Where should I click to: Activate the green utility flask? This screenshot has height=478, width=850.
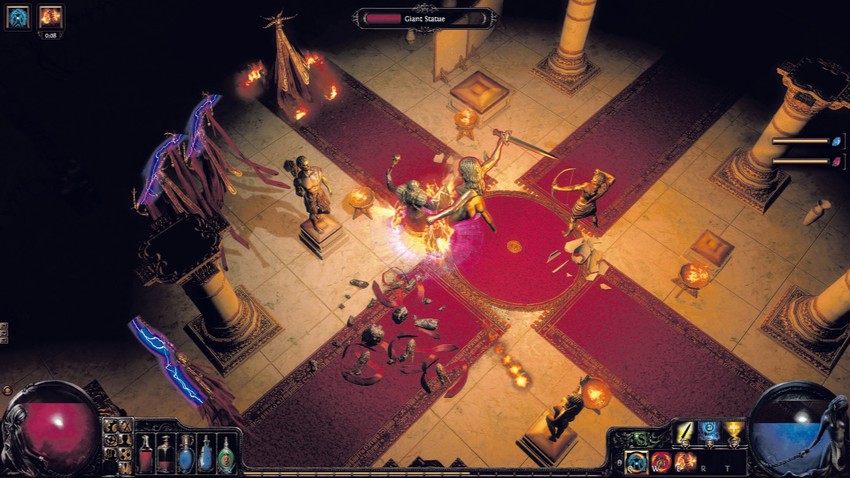point(227,453)
